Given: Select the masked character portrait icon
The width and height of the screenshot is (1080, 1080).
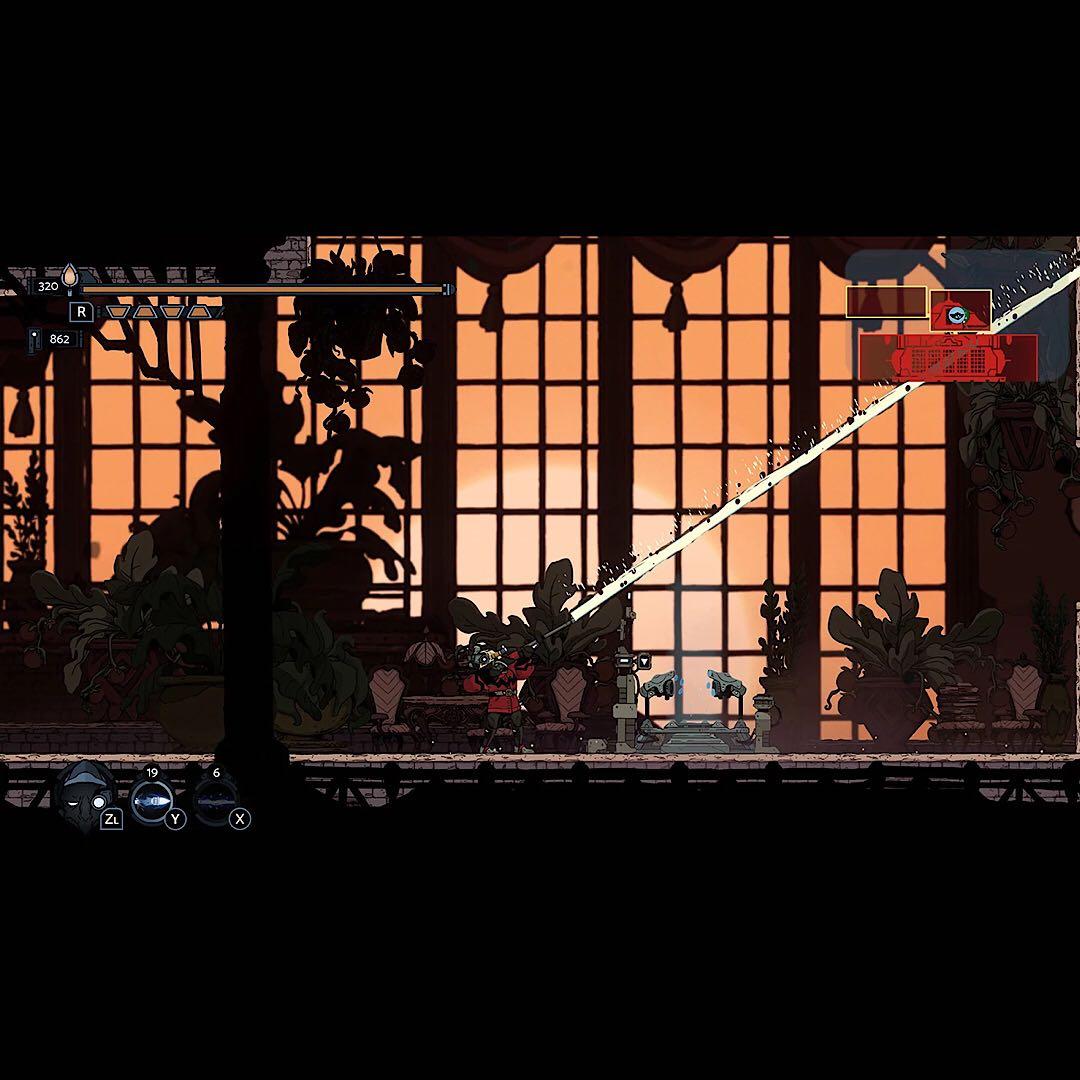Looking at the screenshot, I should click(85, 797).
